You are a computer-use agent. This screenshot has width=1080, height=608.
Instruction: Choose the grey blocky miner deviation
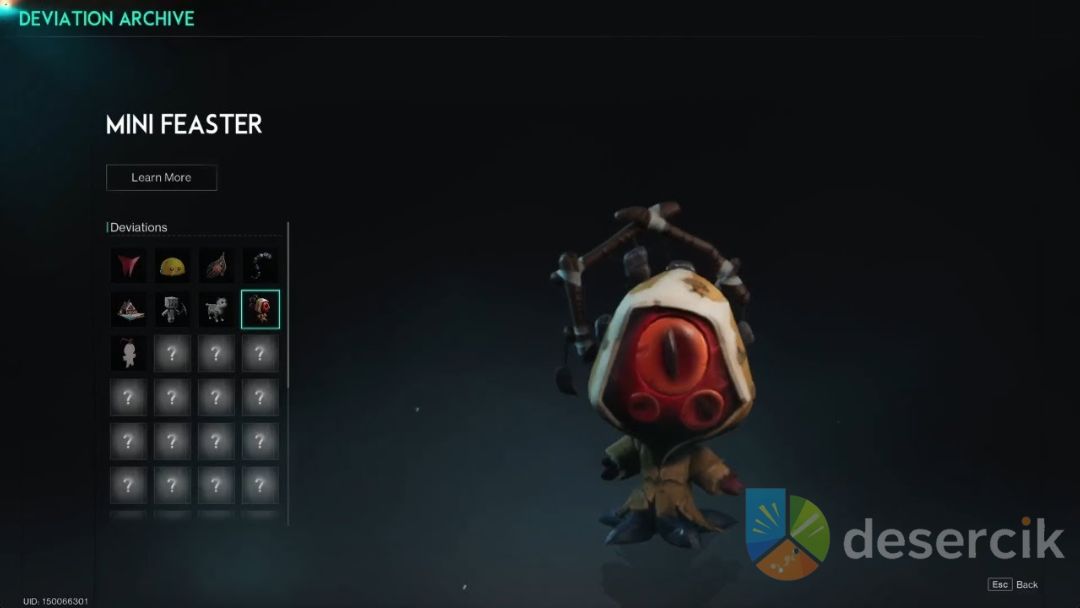click(172, 310)
